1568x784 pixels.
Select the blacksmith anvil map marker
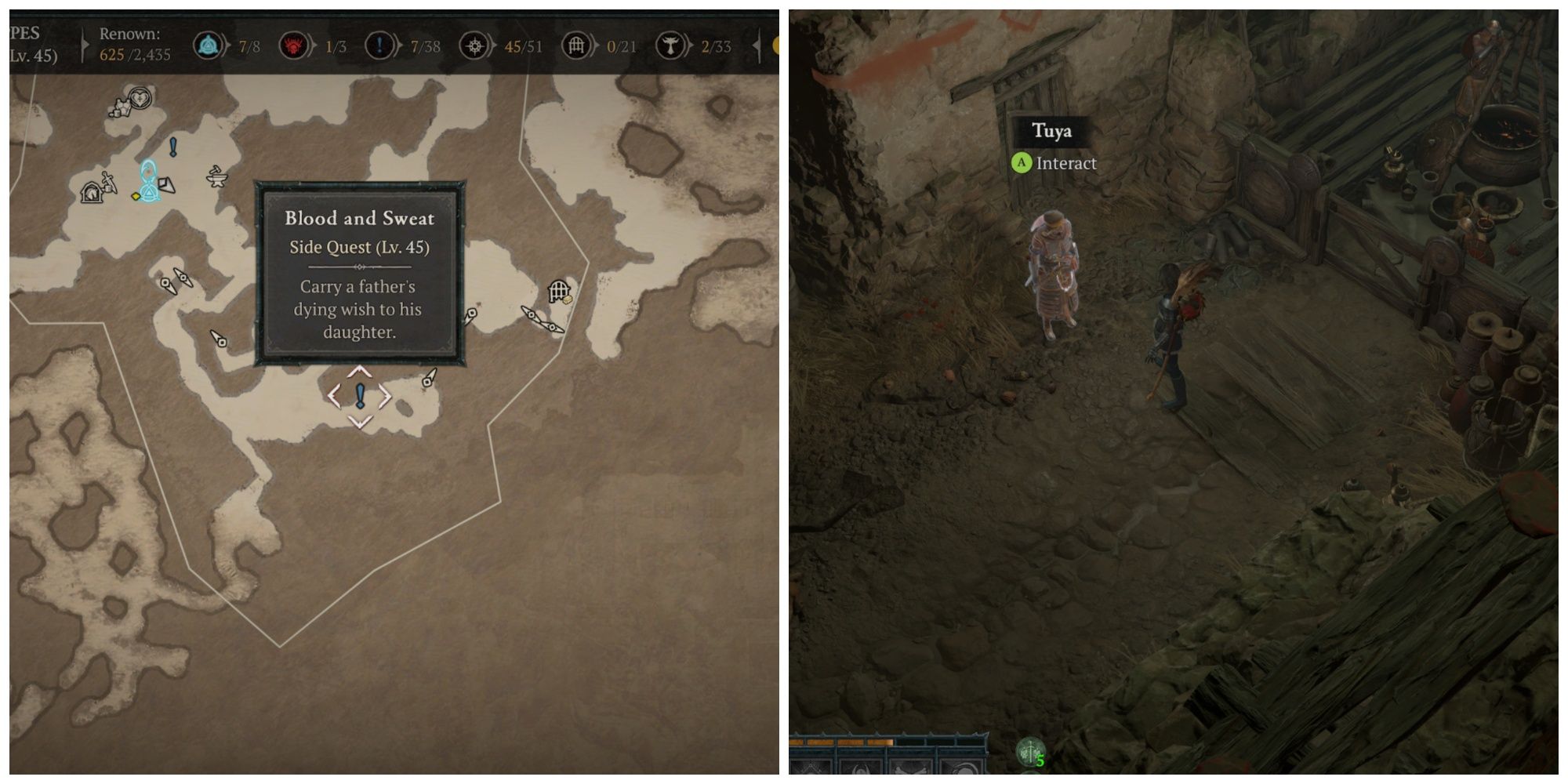216,177
